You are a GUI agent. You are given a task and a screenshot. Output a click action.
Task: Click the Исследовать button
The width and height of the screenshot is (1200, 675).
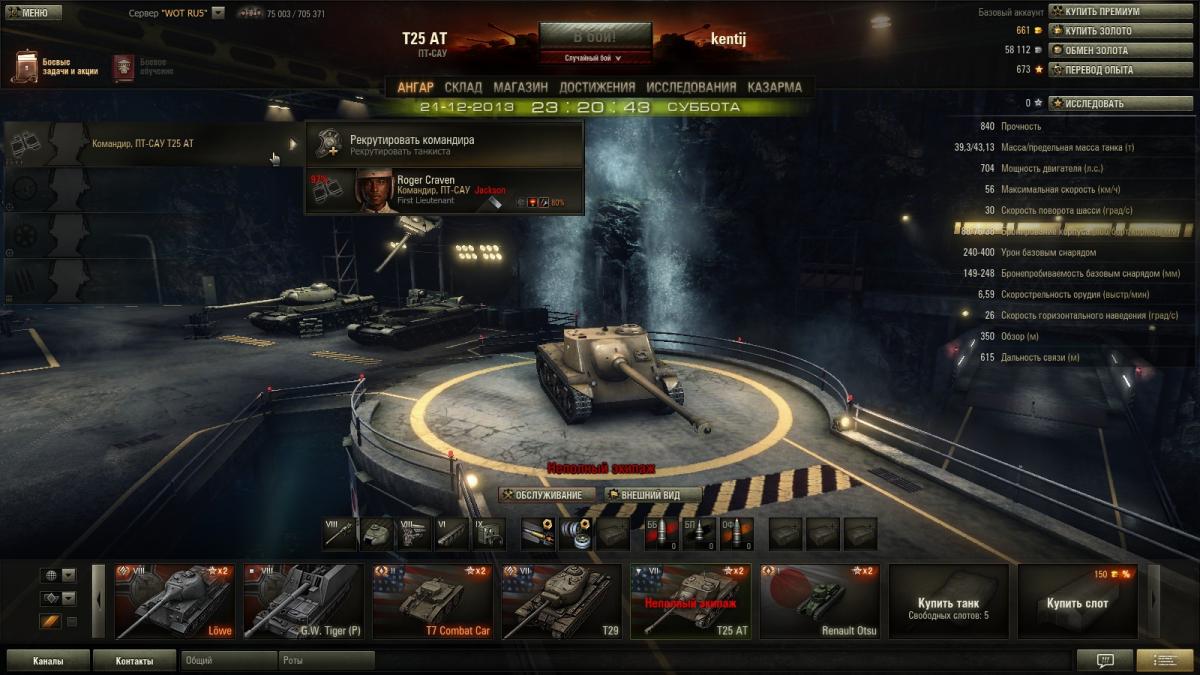click(1120, 103)
